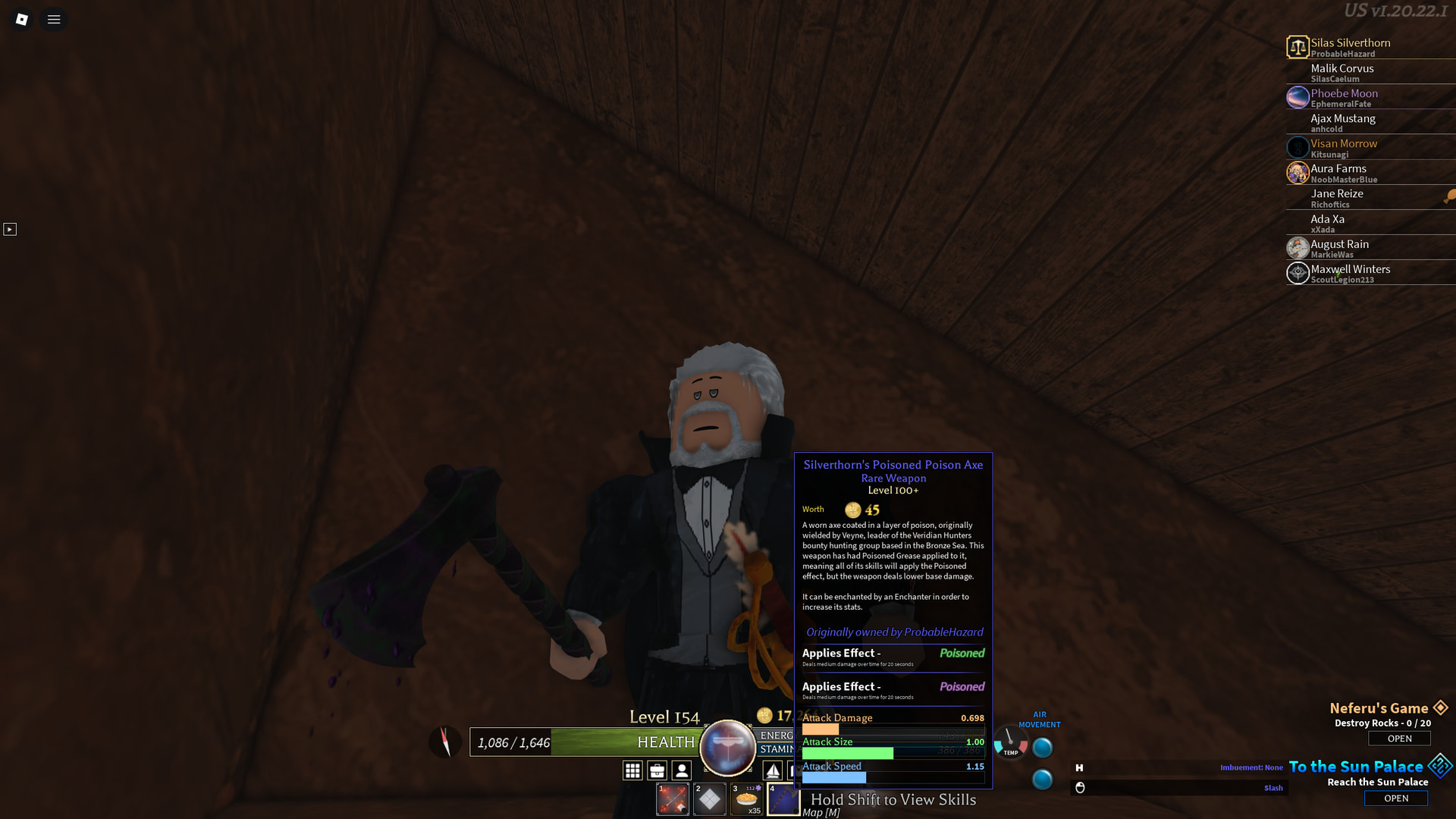The image size is (1456, 819).
Task: Open the inventory briefcase icon
Action: [x=657, y=770]
